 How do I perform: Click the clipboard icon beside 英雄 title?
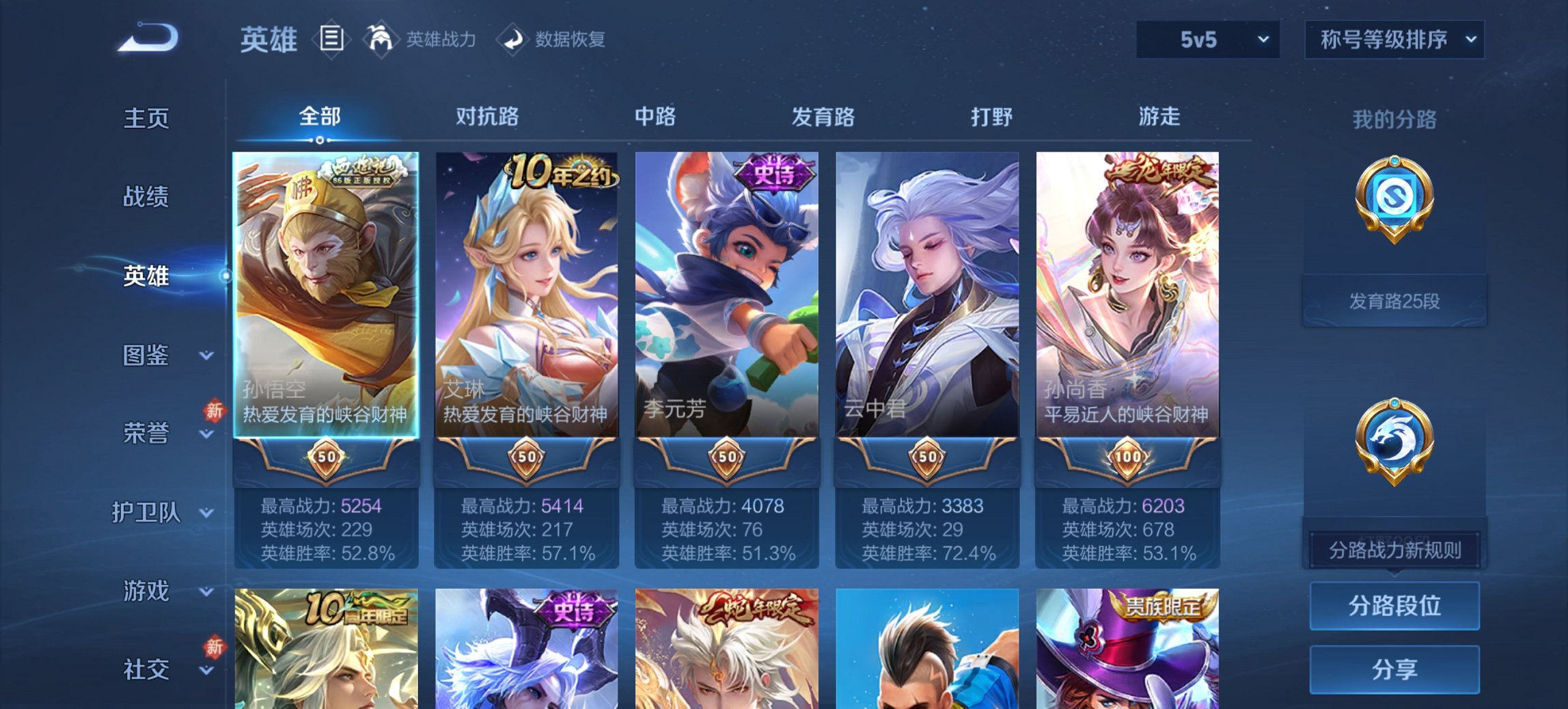(330, 39)
